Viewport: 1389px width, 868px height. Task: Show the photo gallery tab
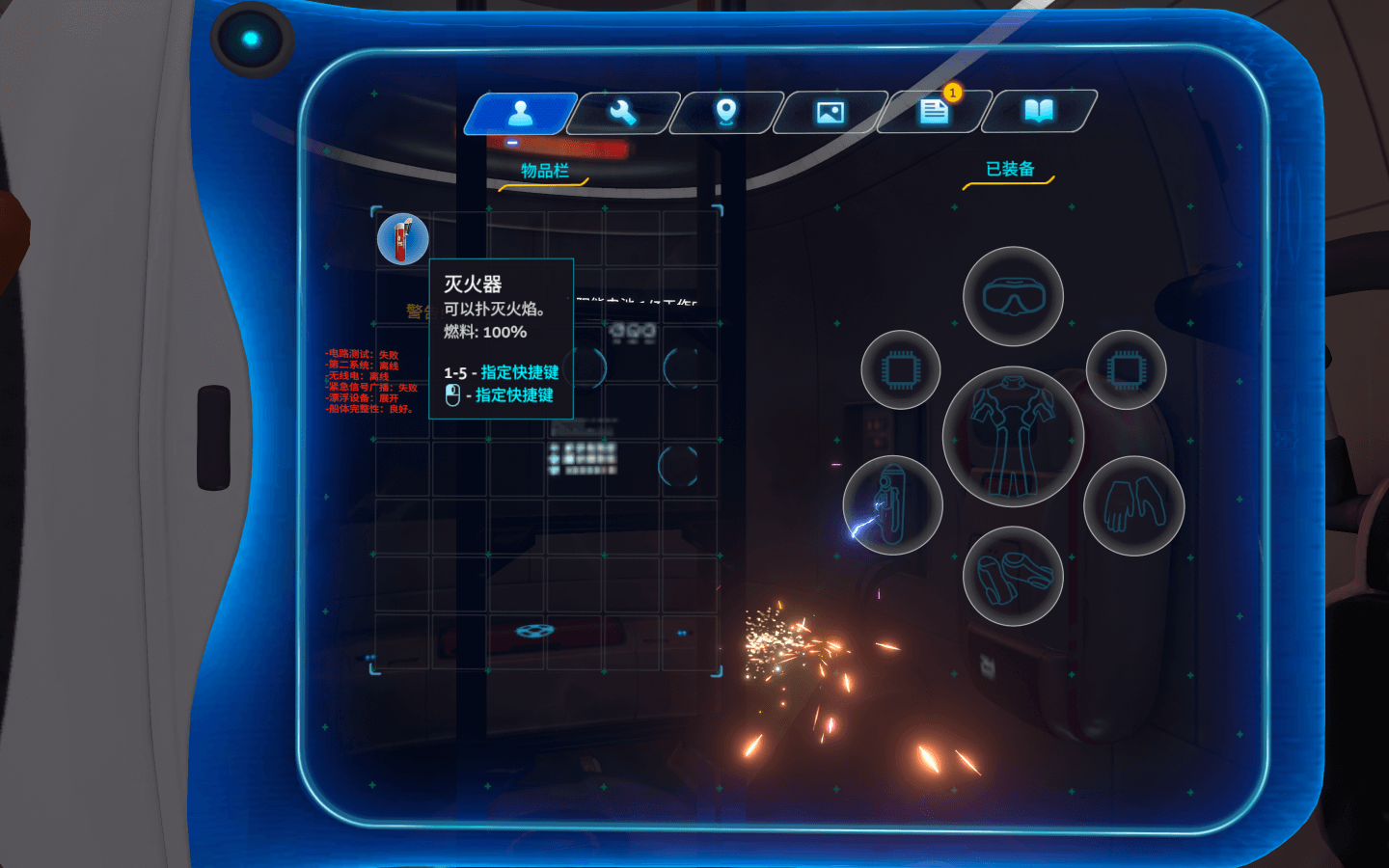(831, 113)
